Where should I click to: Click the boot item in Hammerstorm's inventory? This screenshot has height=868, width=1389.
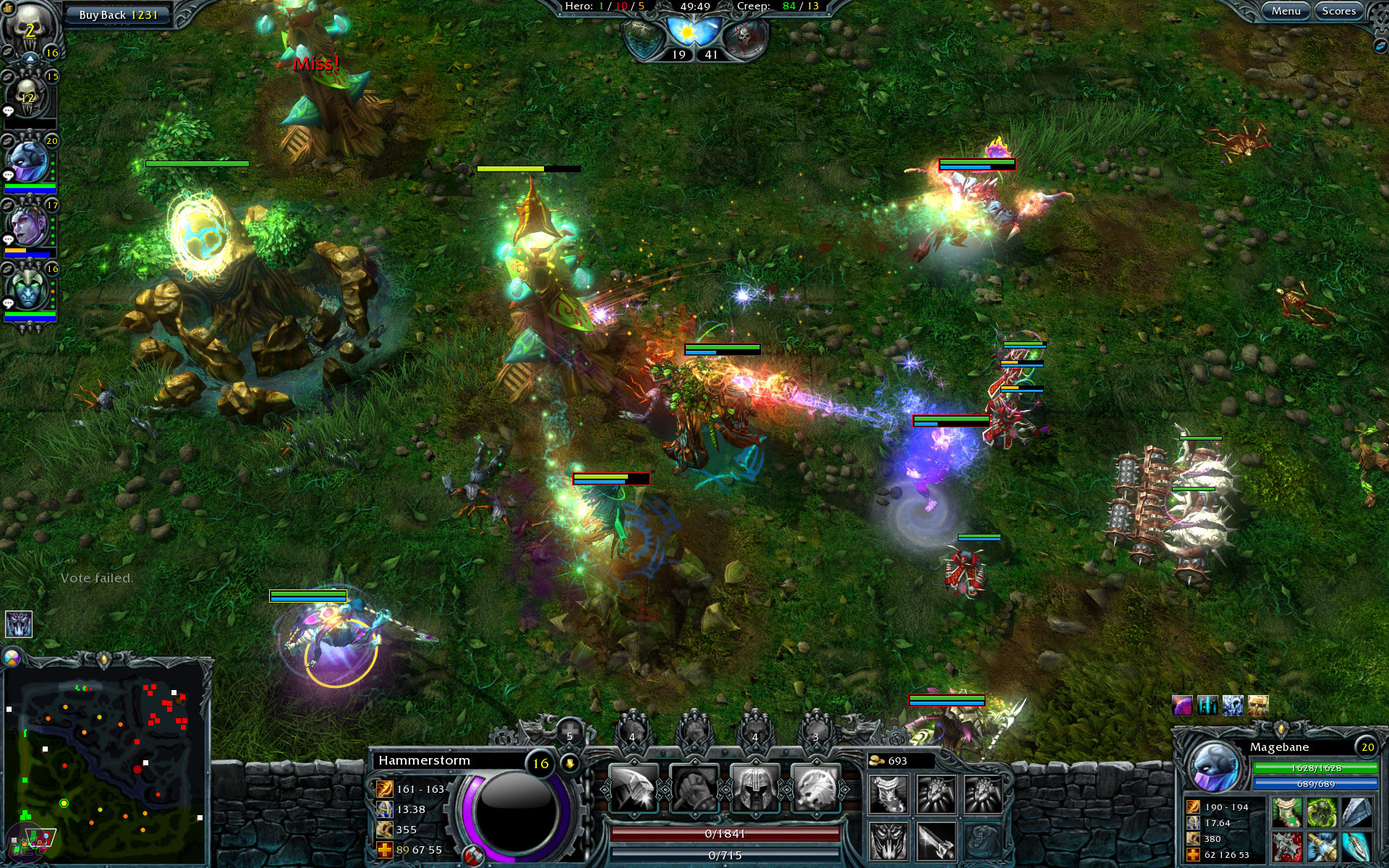click(x=888, y=795)
